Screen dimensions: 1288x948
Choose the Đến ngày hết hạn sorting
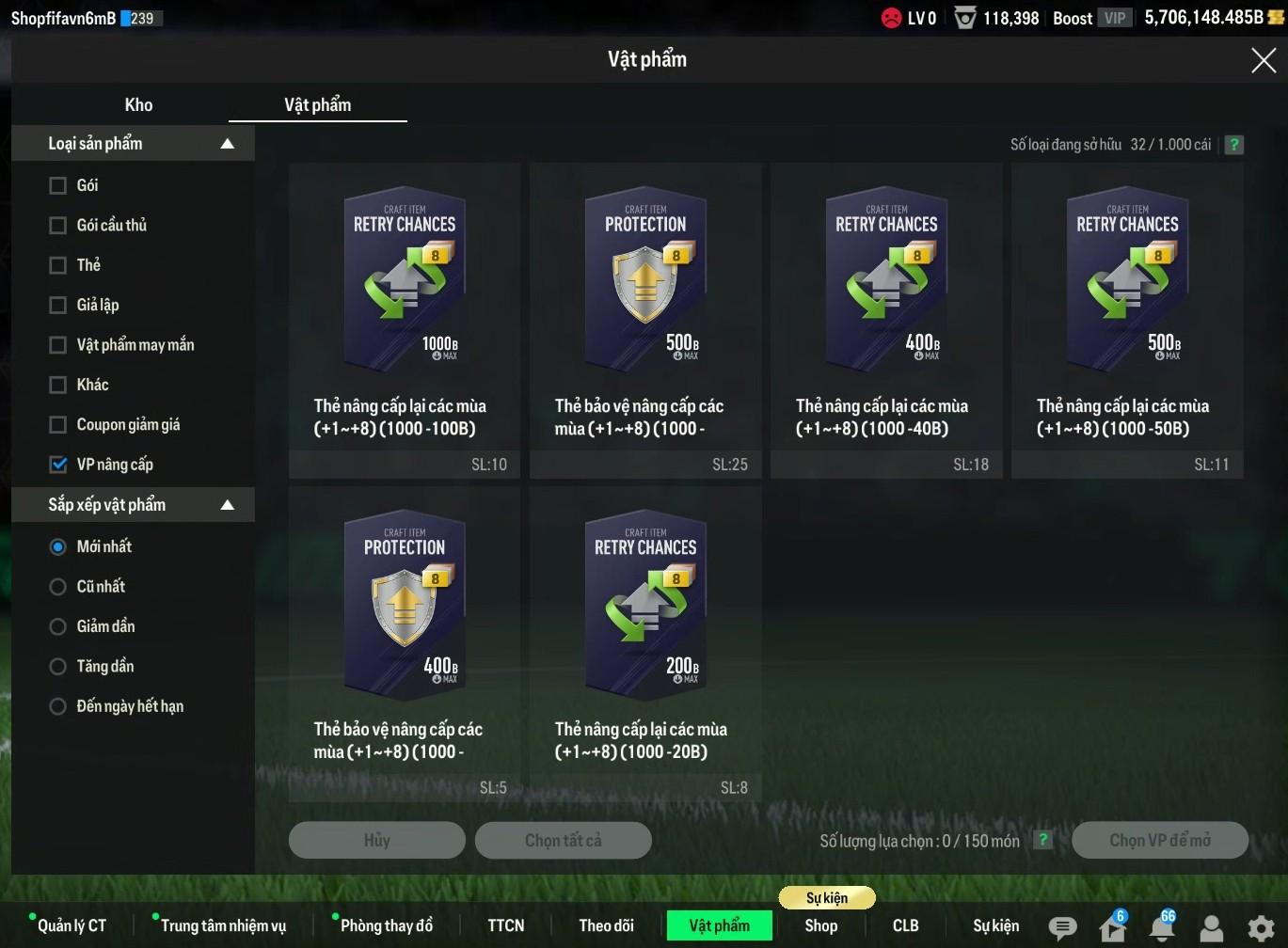[x=58, y=706]
